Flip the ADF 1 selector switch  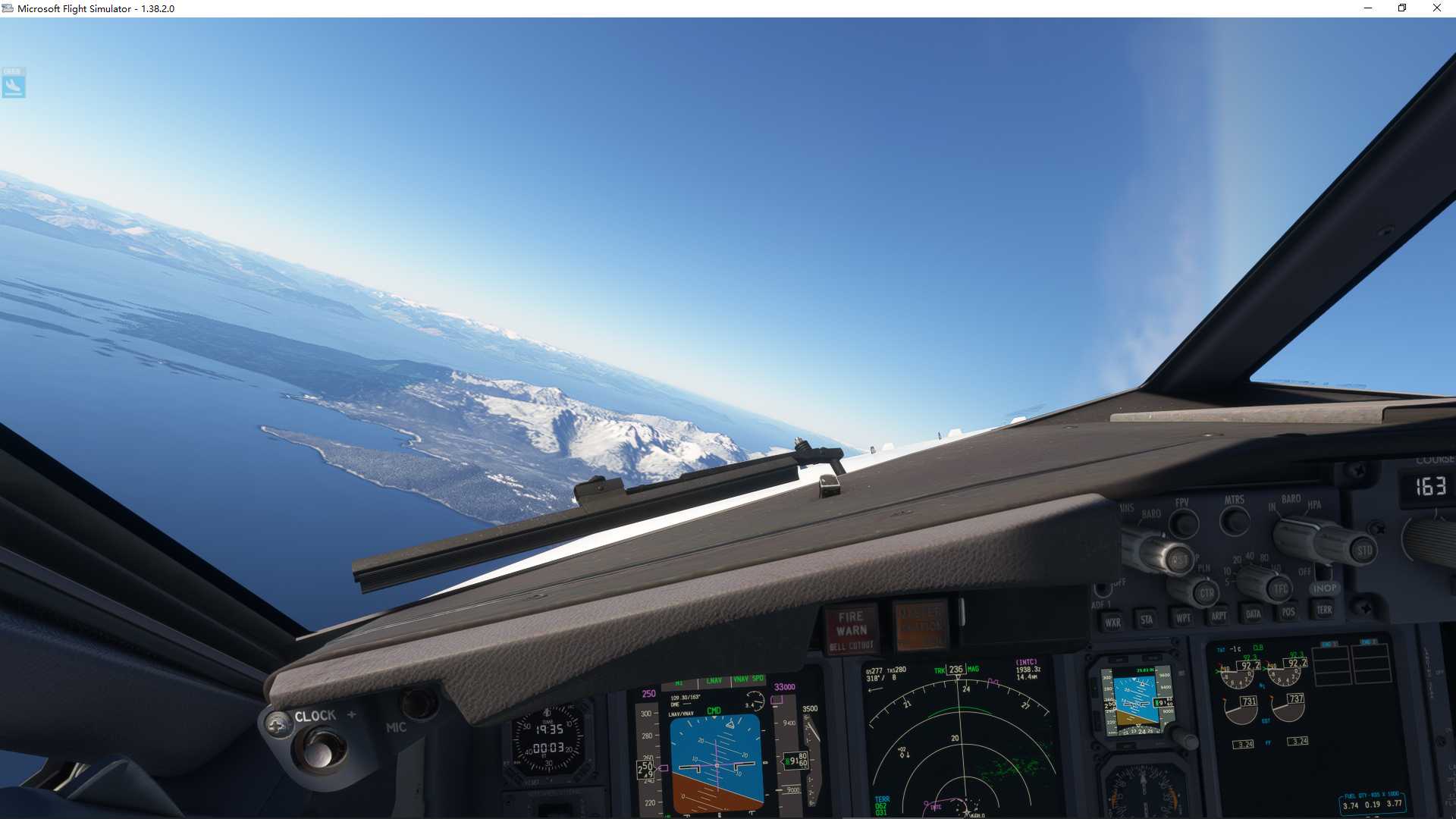tap(1103, 591)
